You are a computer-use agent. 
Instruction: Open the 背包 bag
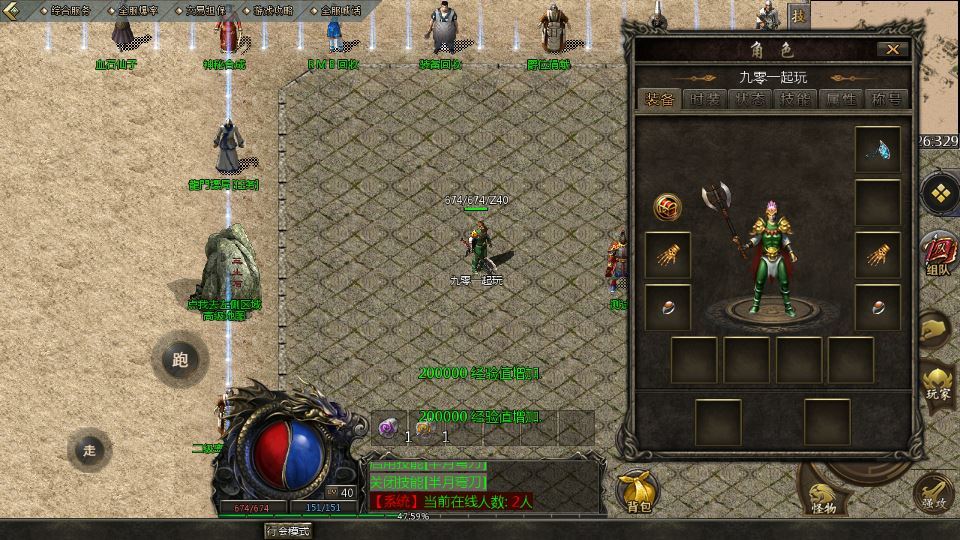(638, 490)
